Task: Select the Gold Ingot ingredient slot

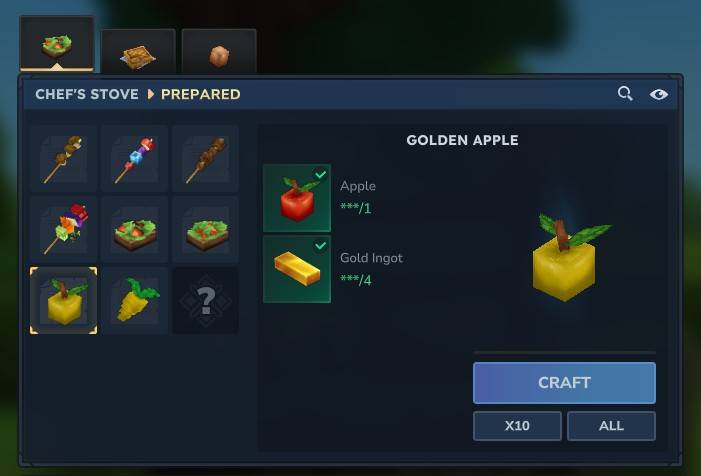Action: [x=297, y=269]
